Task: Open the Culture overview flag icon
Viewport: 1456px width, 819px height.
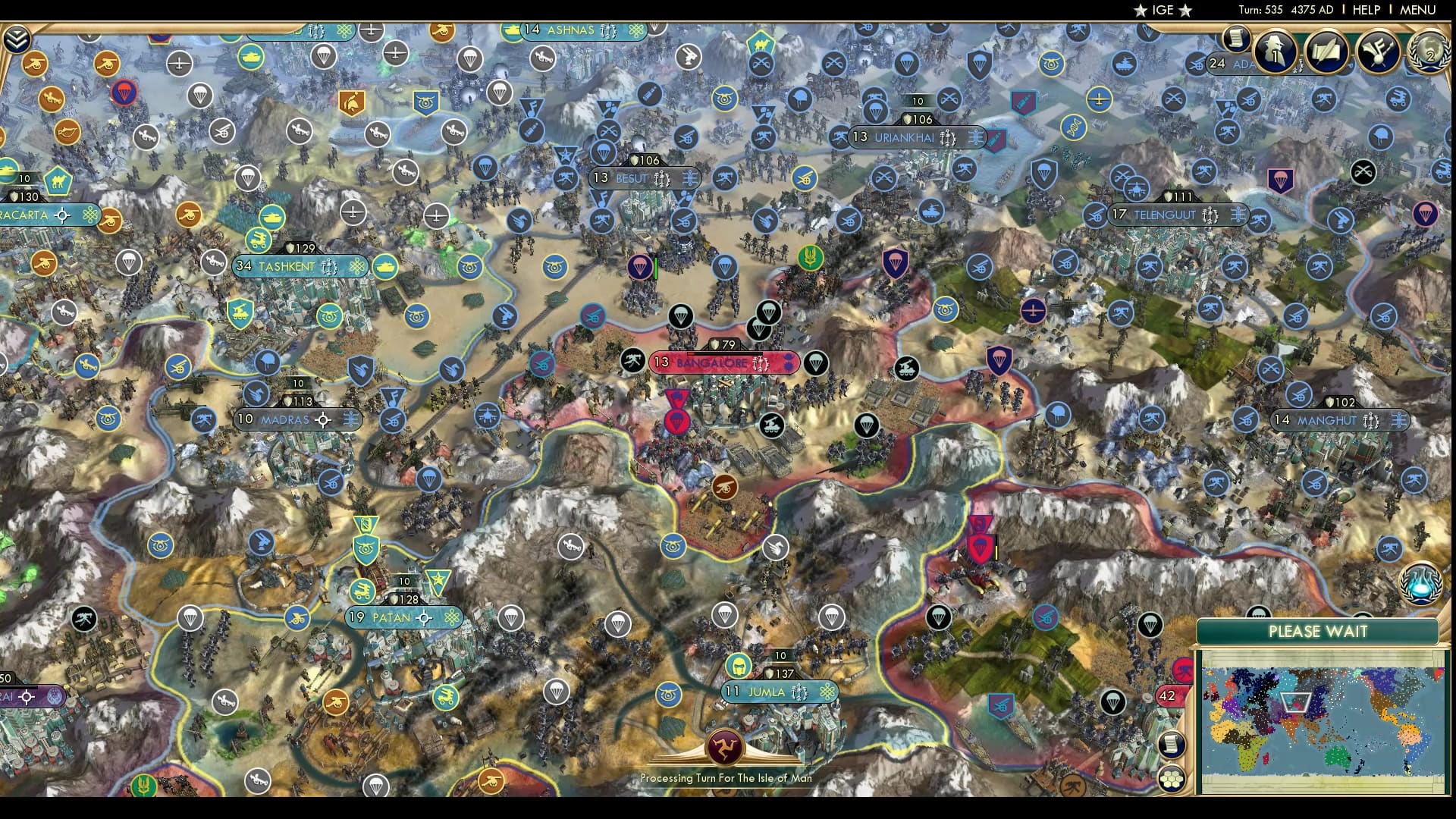Action: 1376,52
